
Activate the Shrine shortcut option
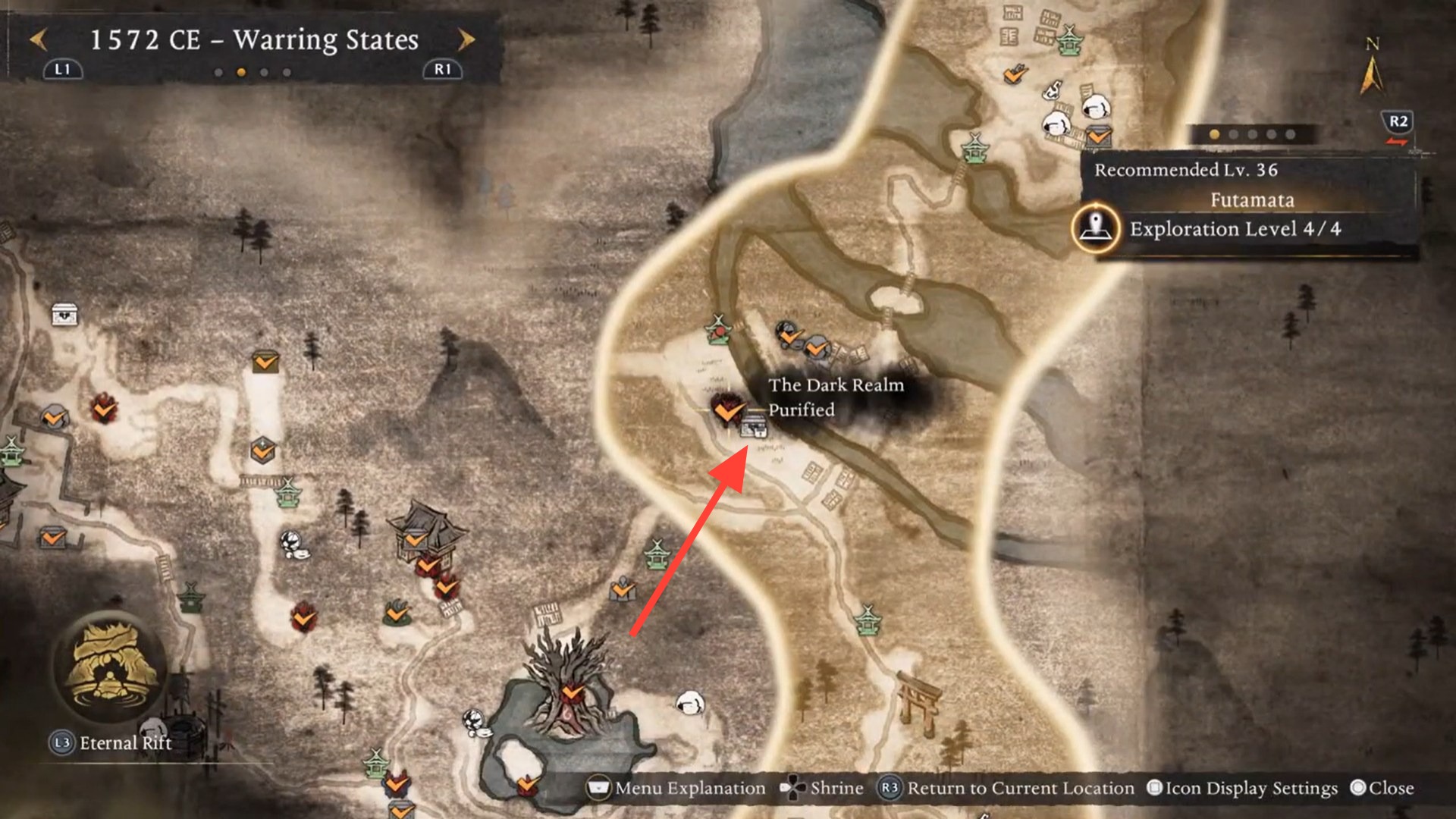tap(823, 789)
